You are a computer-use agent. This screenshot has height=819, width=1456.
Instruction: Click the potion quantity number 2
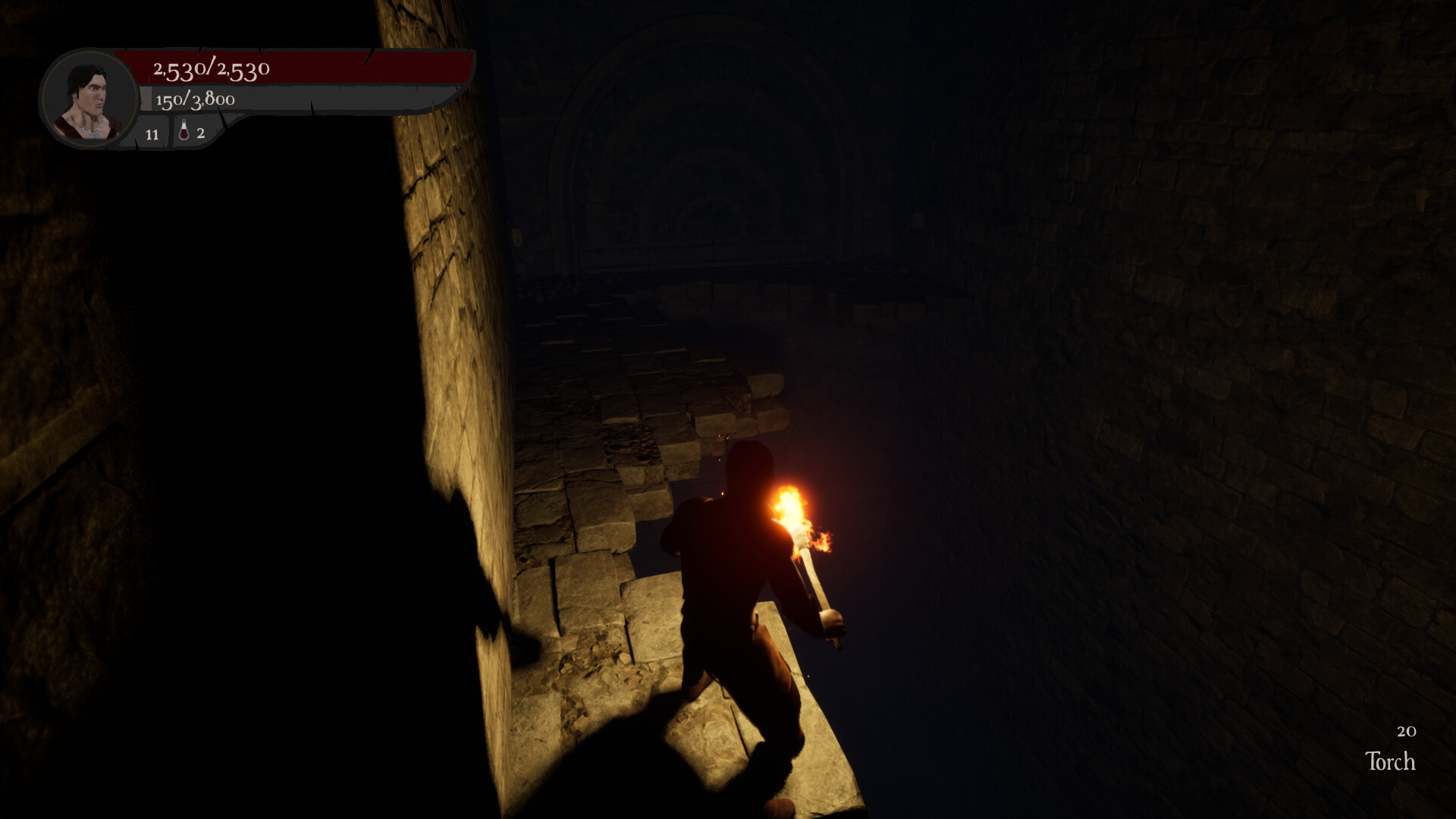[x=199, y=135]
